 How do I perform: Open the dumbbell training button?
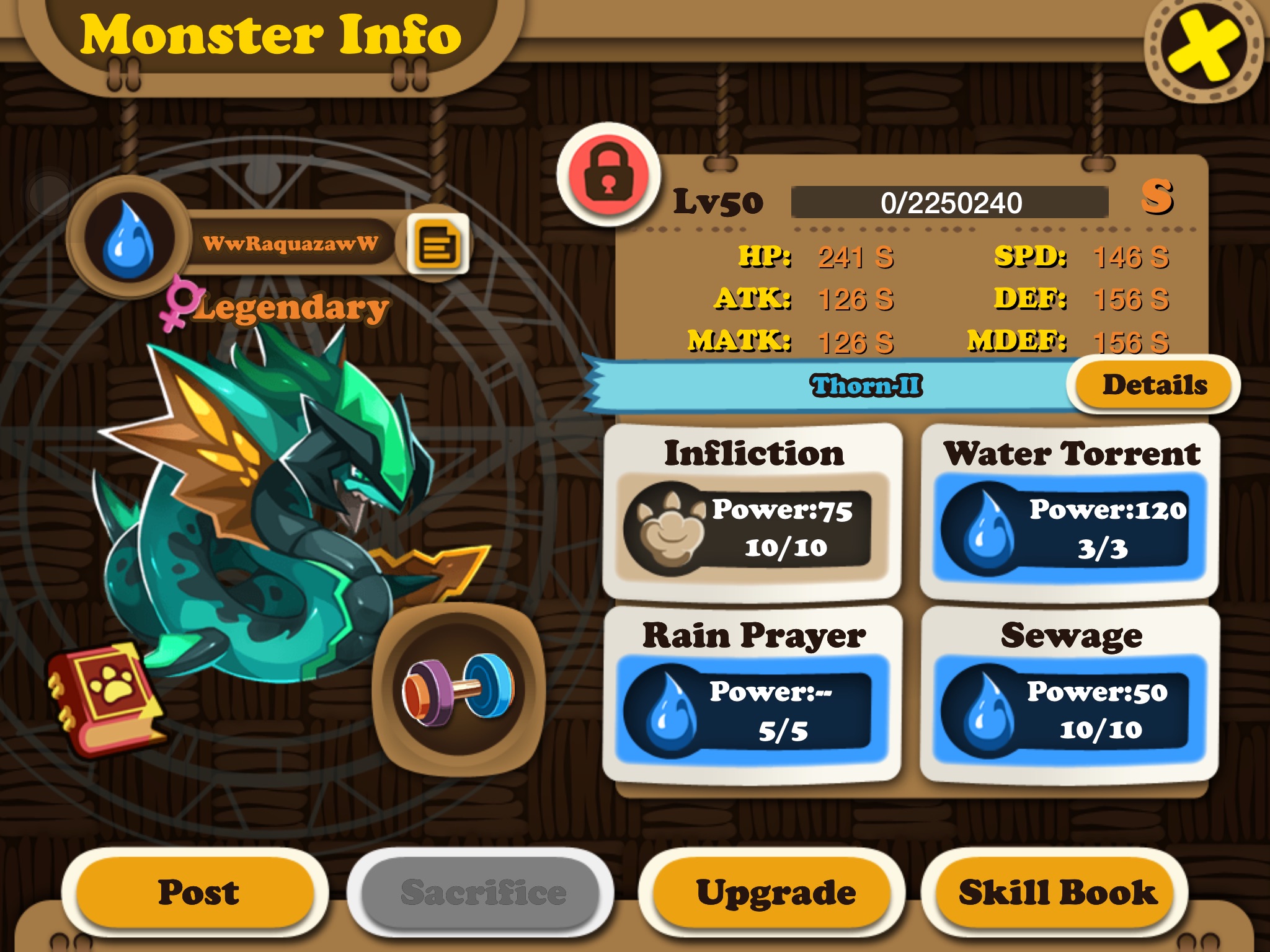pyautogui.click(x=458, y=690)
